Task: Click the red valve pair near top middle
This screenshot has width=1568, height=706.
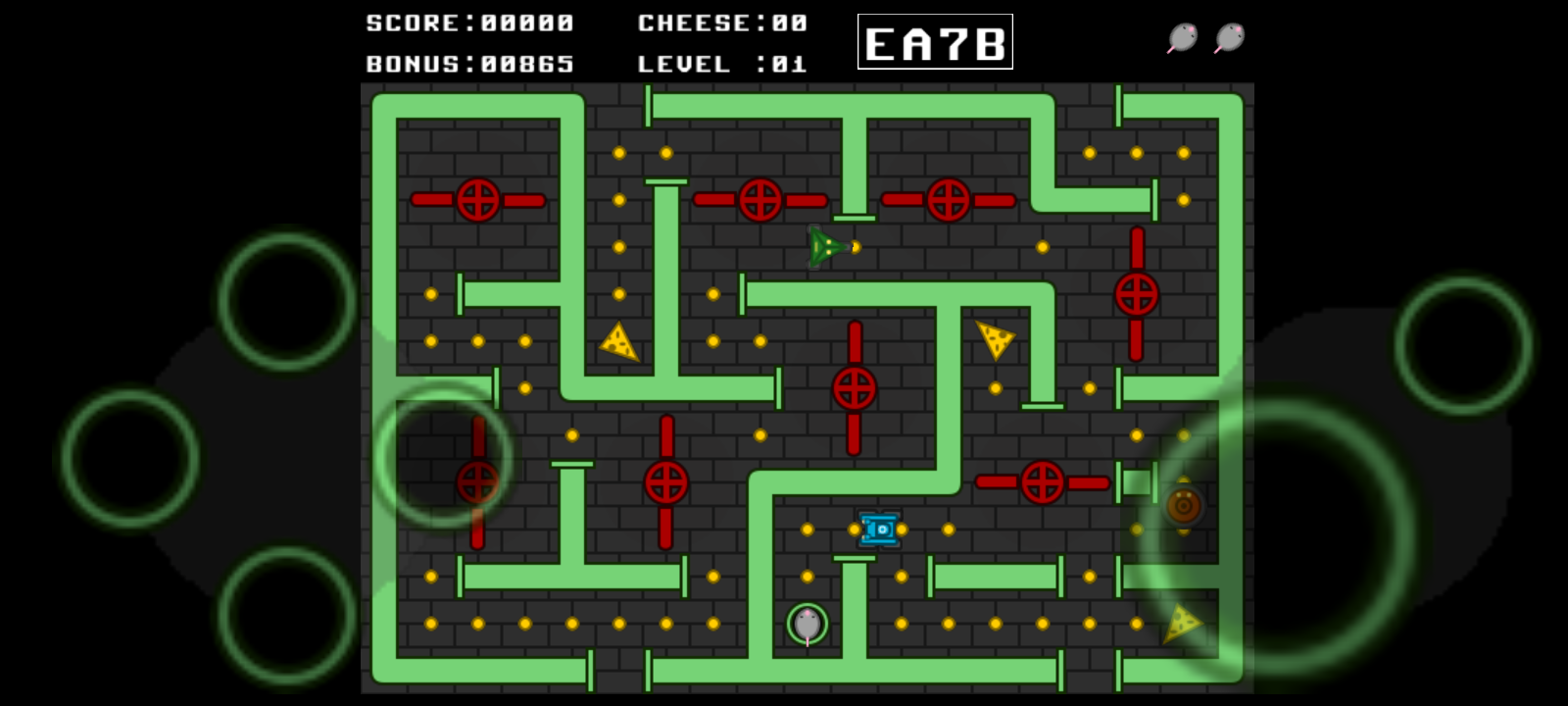Action: coord(759,202)
